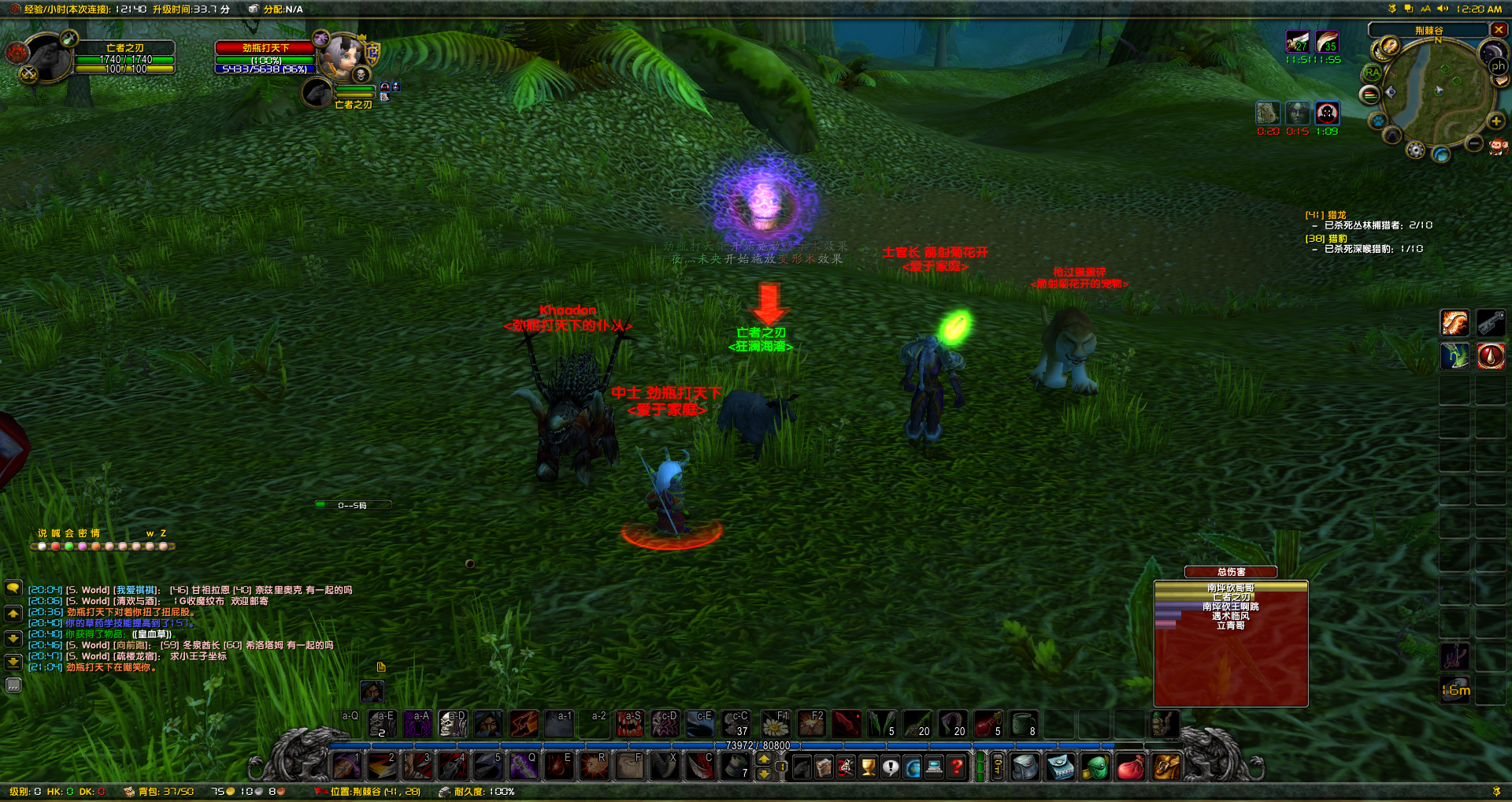The image size is (1512, 802).
Task: Click the chat bubble icon beside the chat log
Action: click(13, 588)
